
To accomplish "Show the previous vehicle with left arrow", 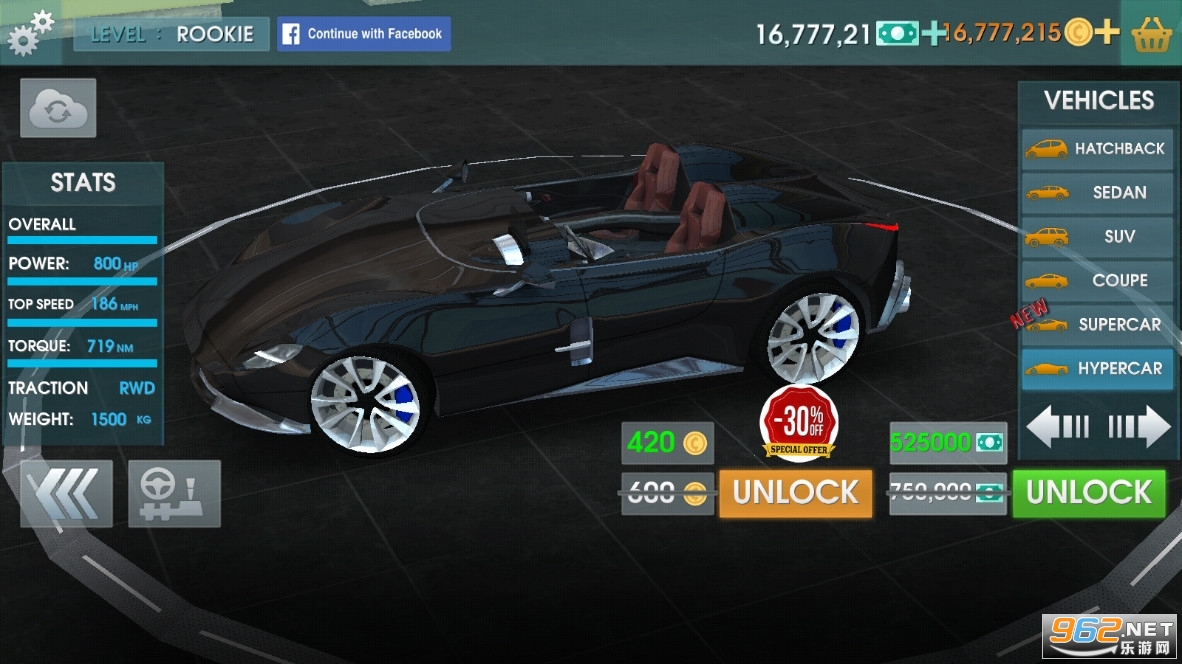I will (1057, 427).
